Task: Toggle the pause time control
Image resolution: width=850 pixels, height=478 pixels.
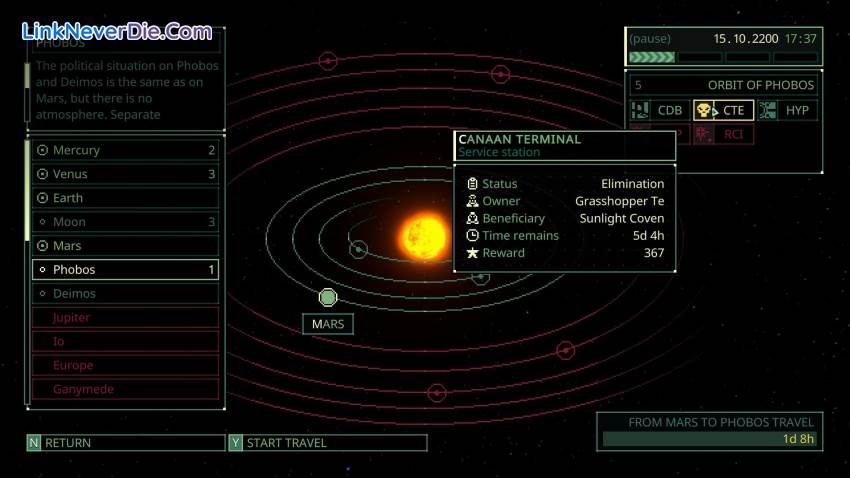Action: pos(651,39)
